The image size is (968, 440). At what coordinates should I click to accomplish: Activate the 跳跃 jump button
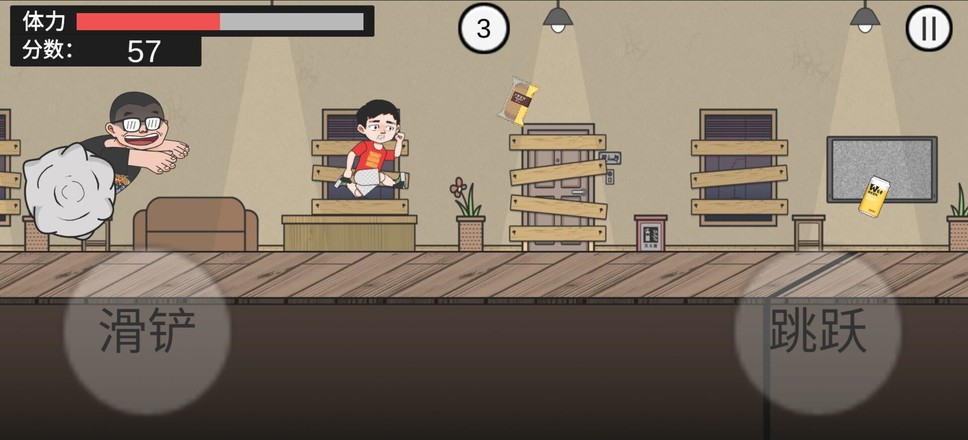coord(818,330)
